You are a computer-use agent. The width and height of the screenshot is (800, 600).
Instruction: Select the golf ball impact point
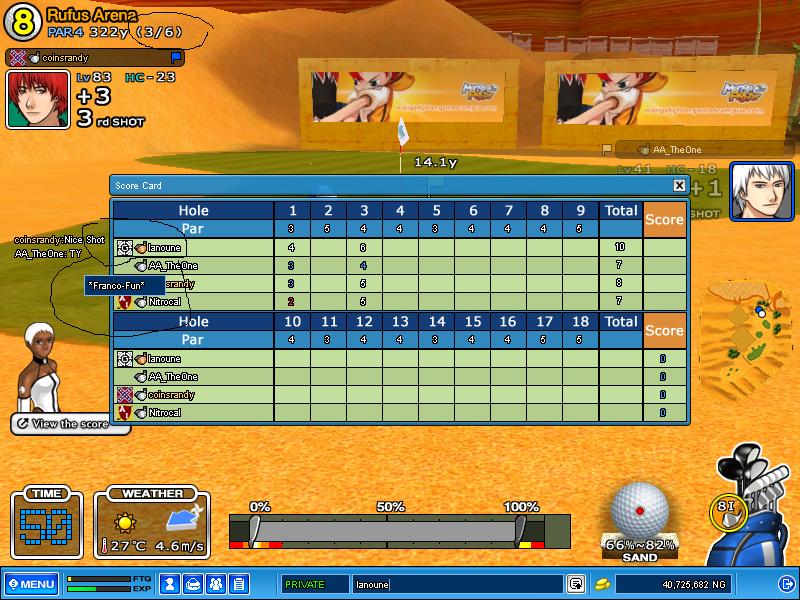639,511
